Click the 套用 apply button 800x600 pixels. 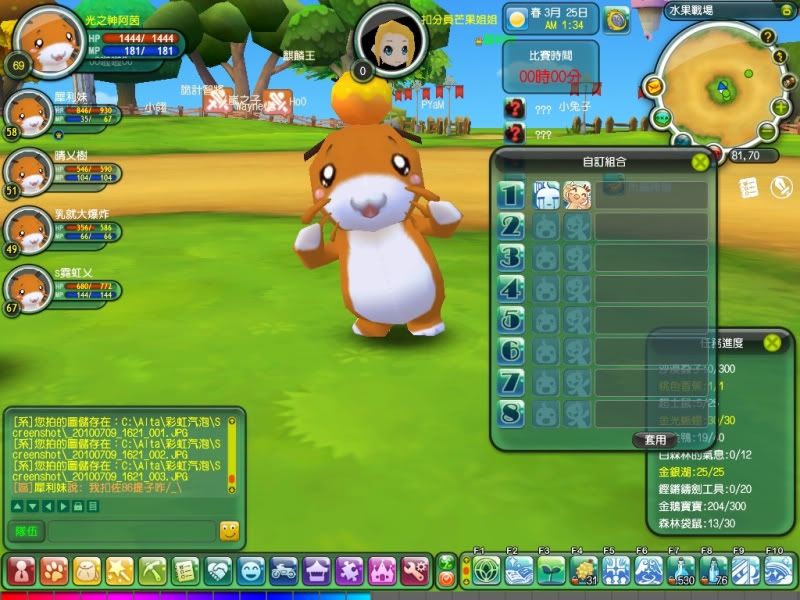pyautogui.click(x=655, y=439)
